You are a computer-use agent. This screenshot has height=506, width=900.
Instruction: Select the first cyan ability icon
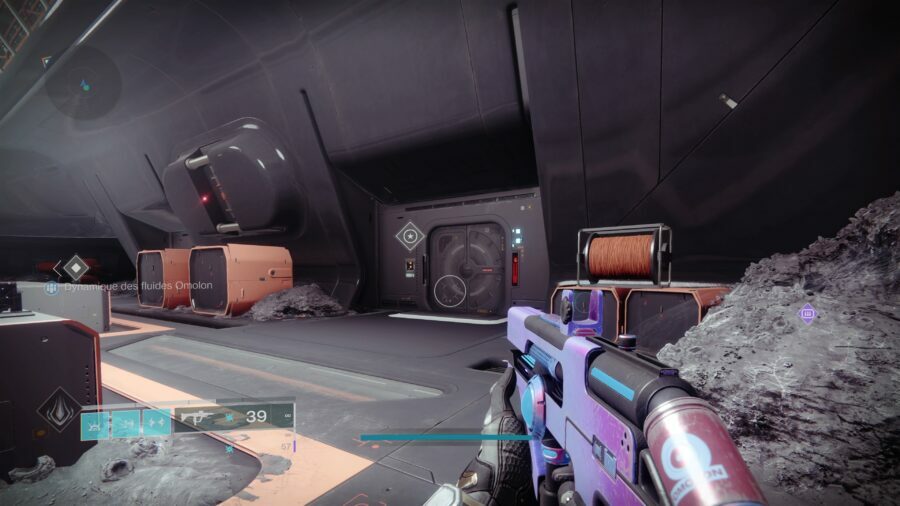point(95,424)
